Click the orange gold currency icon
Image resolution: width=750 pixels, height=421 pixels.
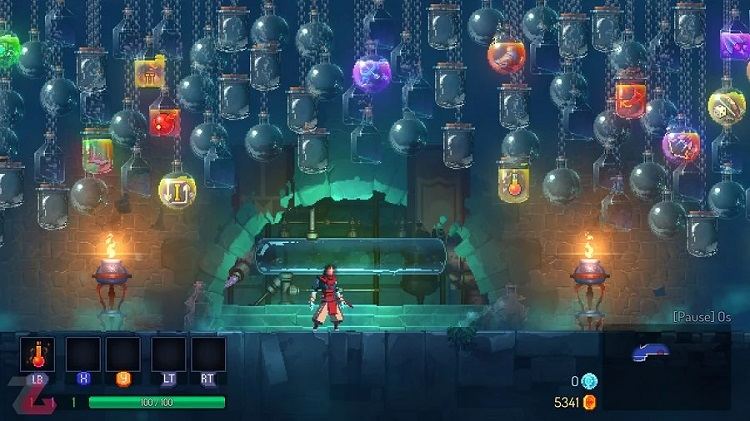589,402
